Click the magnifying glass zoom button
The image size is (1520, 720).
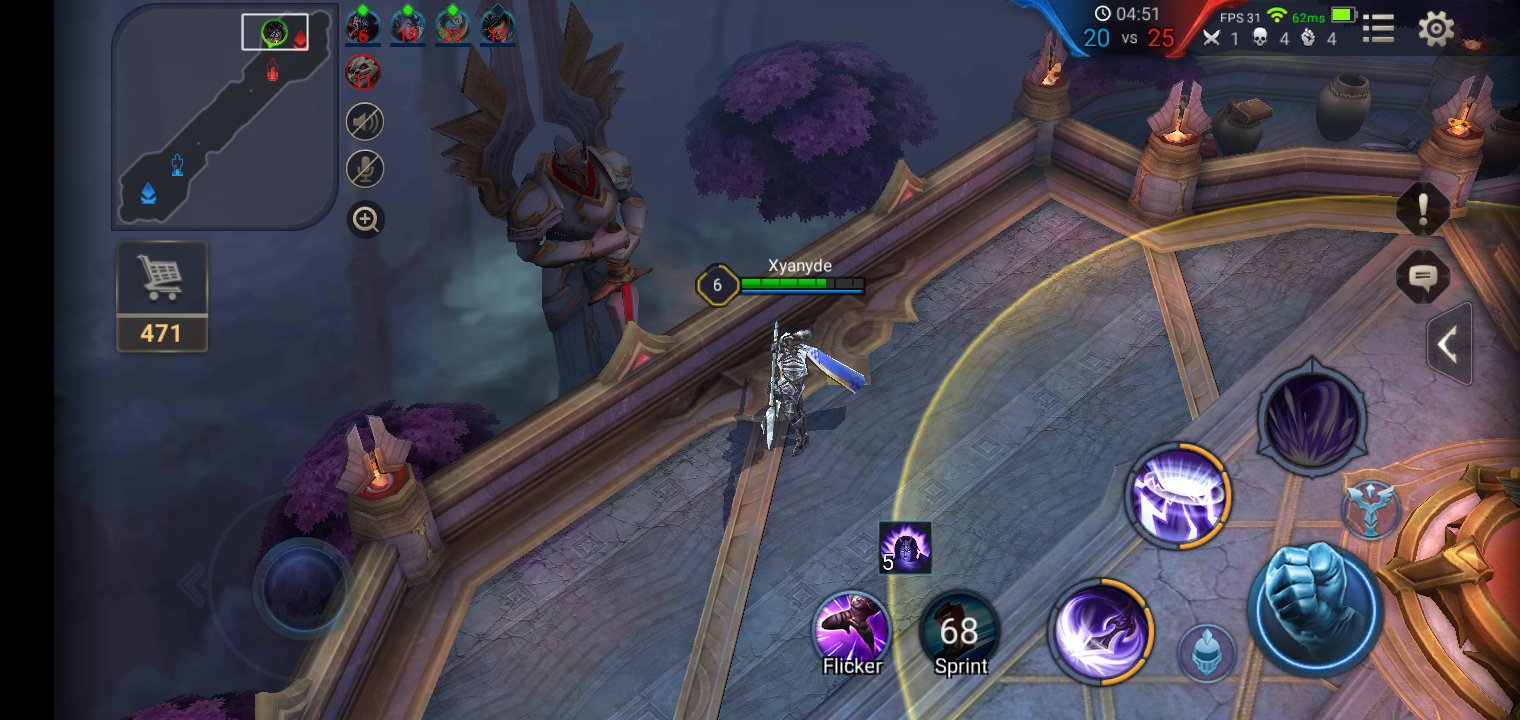(366, 219)
